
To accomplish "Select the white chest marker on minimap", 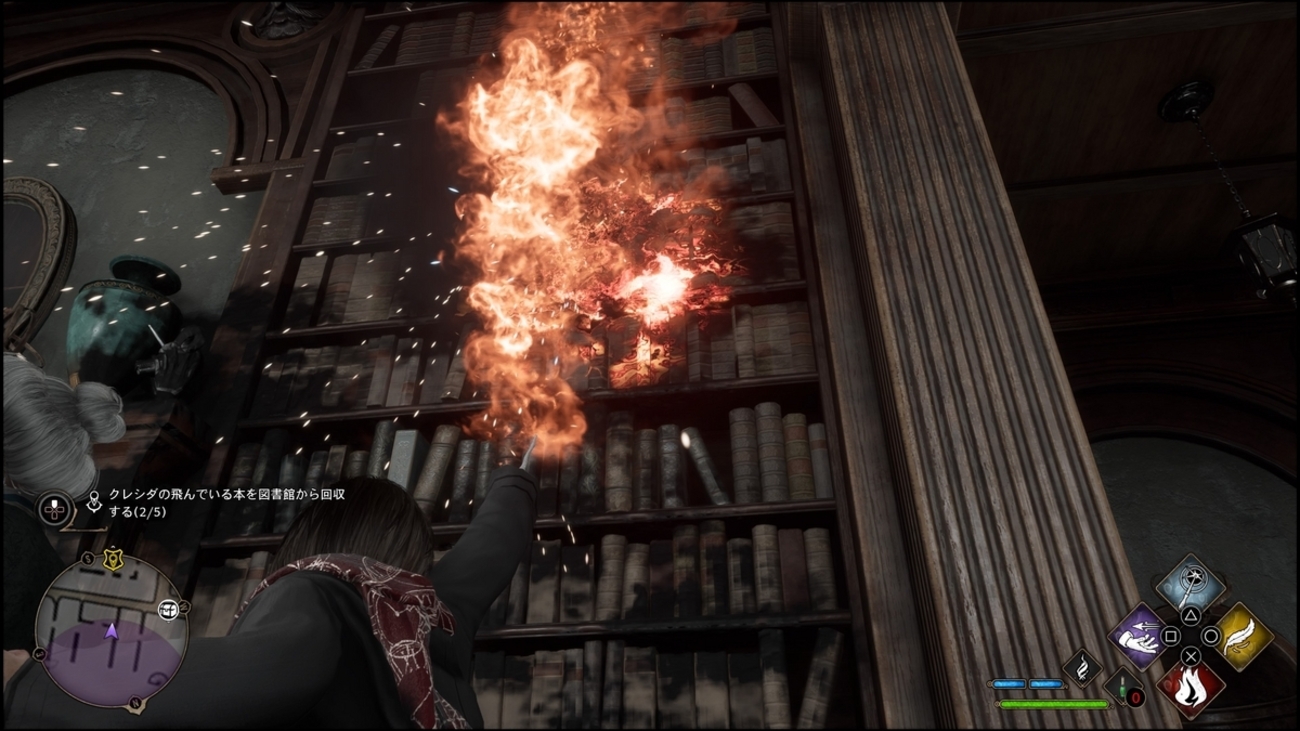I will pos(169,609).
